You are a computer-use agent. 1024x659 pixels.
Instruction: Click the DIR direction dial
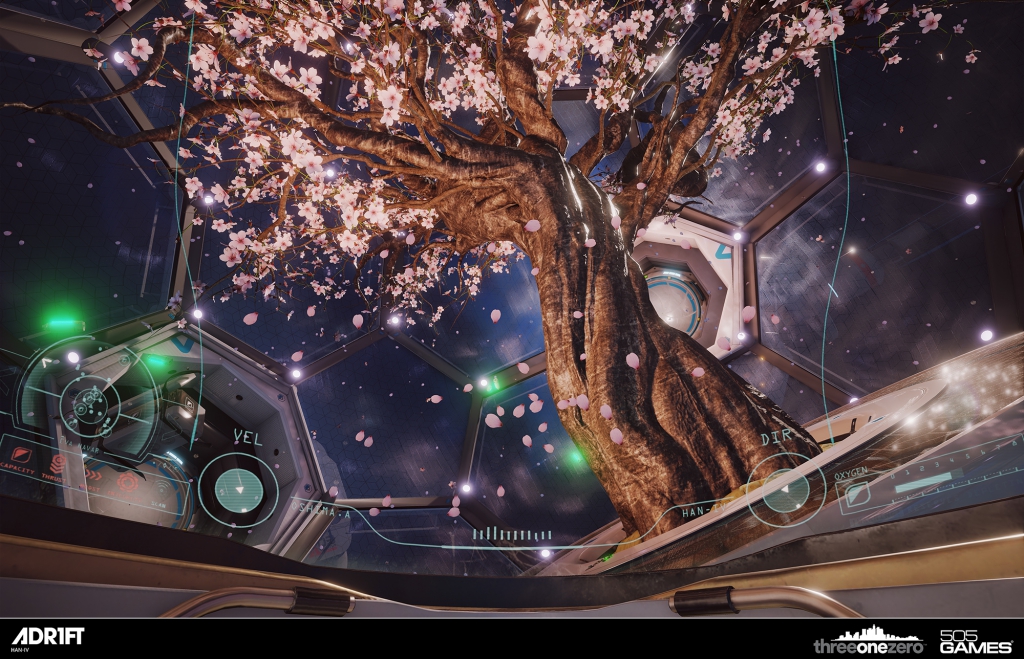[x=786, y=489]
